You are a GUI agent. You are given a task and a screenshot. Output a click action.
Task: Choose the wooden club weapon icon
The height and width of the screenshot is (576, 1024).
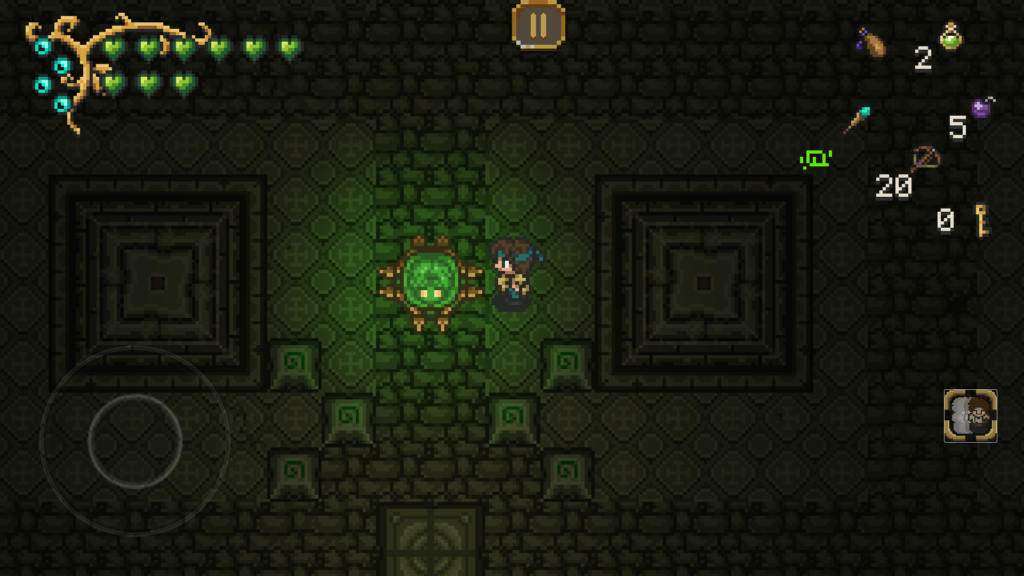click(872, 43)
